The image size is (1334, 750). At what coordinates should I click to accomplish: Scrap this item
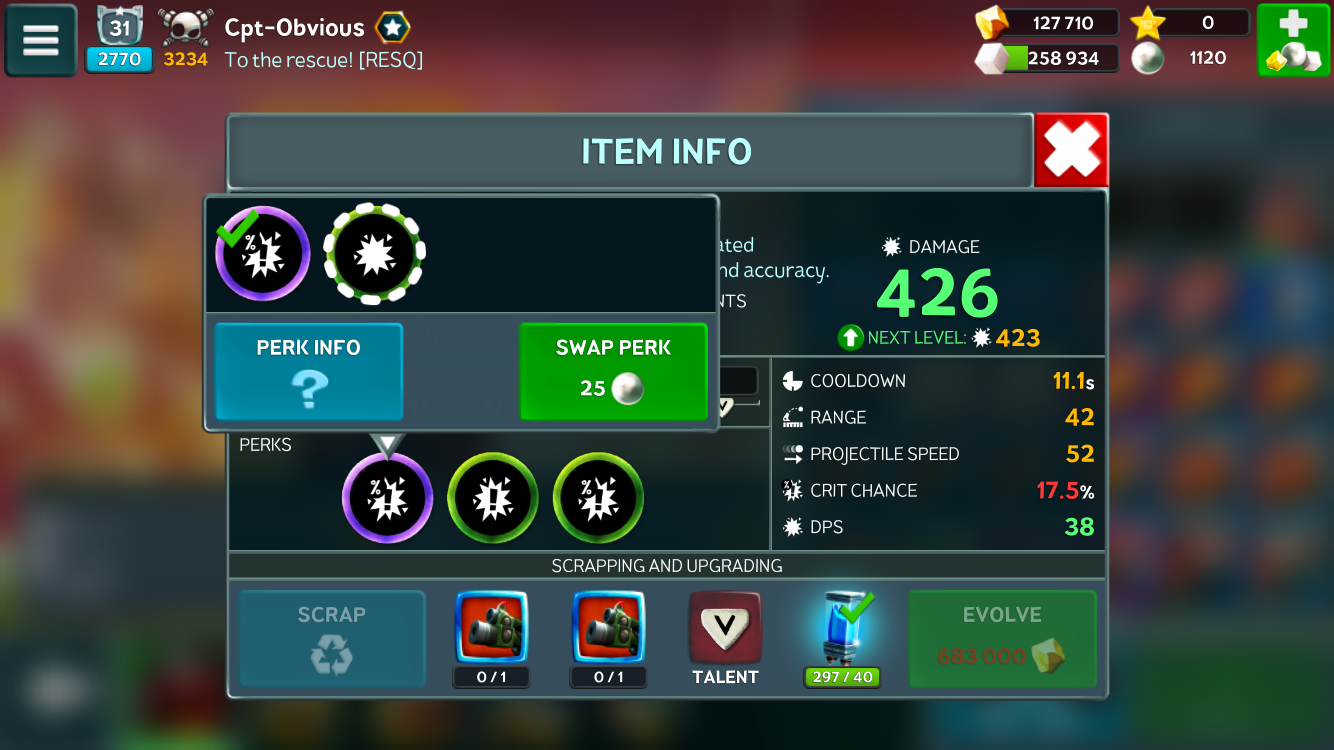(331, 638)
